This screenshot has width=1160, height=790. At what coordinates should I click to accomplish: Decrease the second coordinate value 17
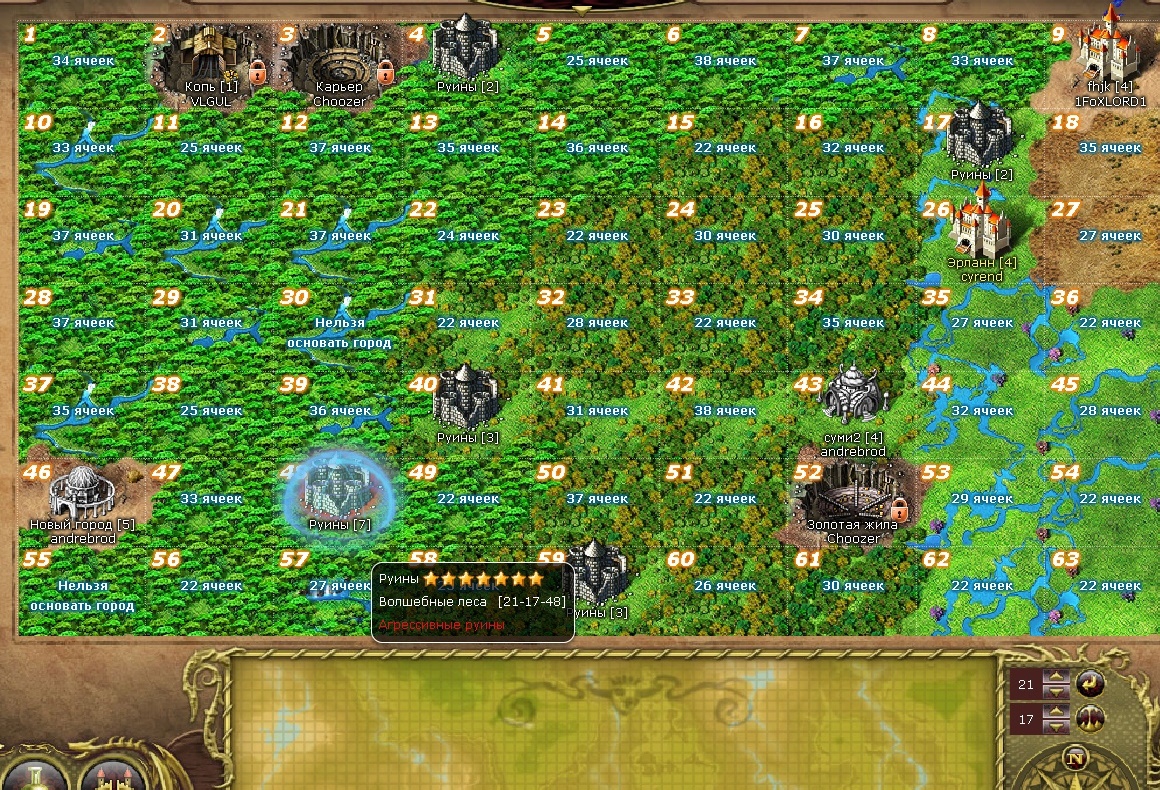click(1057, 724)
